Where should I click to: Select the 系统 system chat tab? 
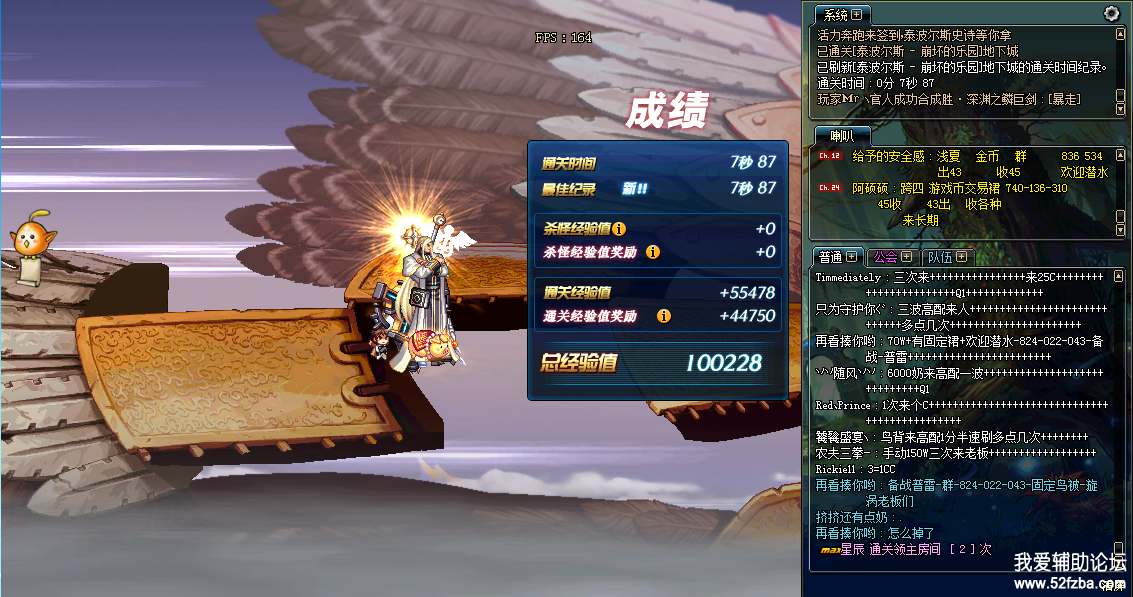(x=835, y=15)
